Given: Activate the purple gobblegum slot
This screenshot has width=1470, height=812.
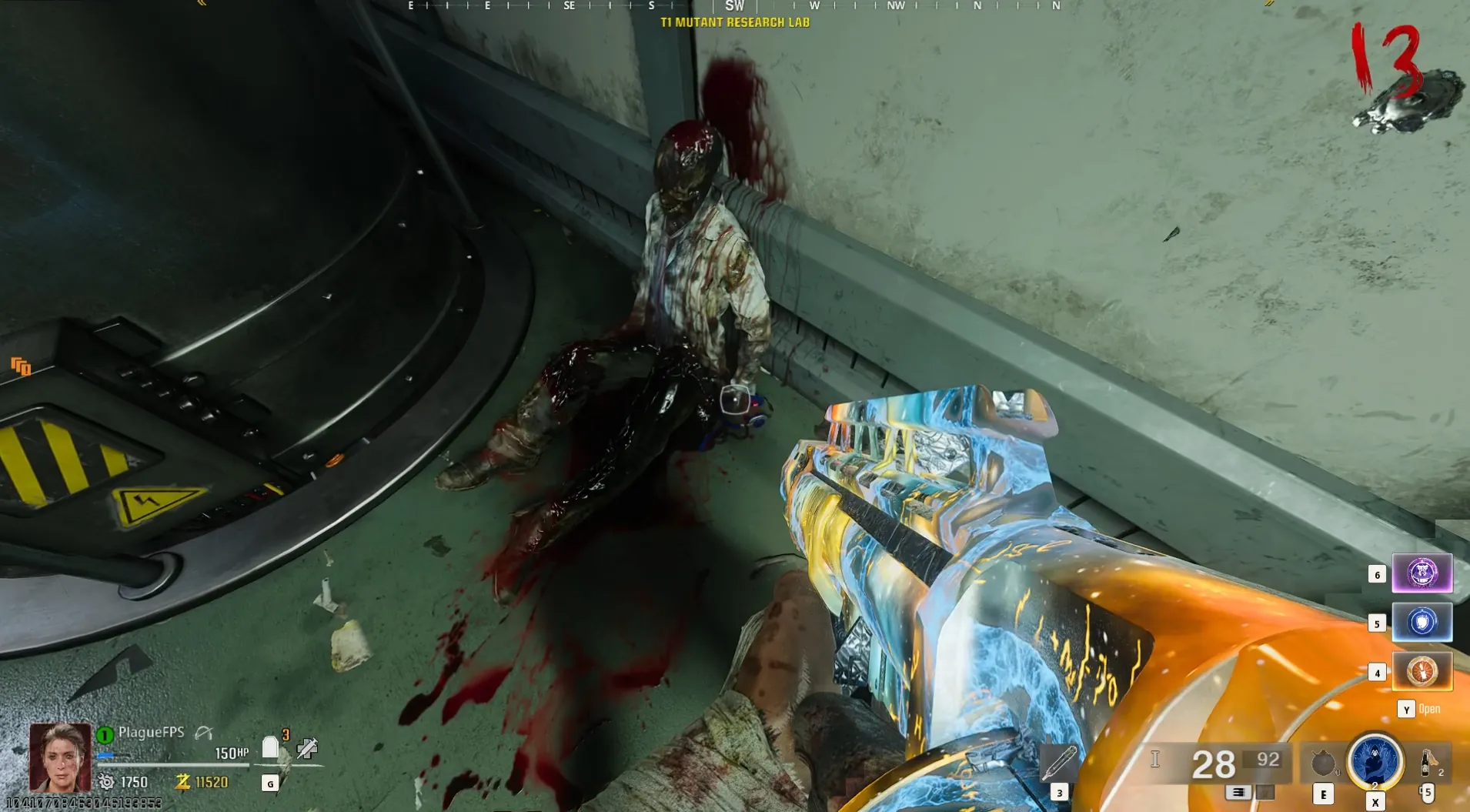Looking at the screenshot, I should tap(1422, 573).
